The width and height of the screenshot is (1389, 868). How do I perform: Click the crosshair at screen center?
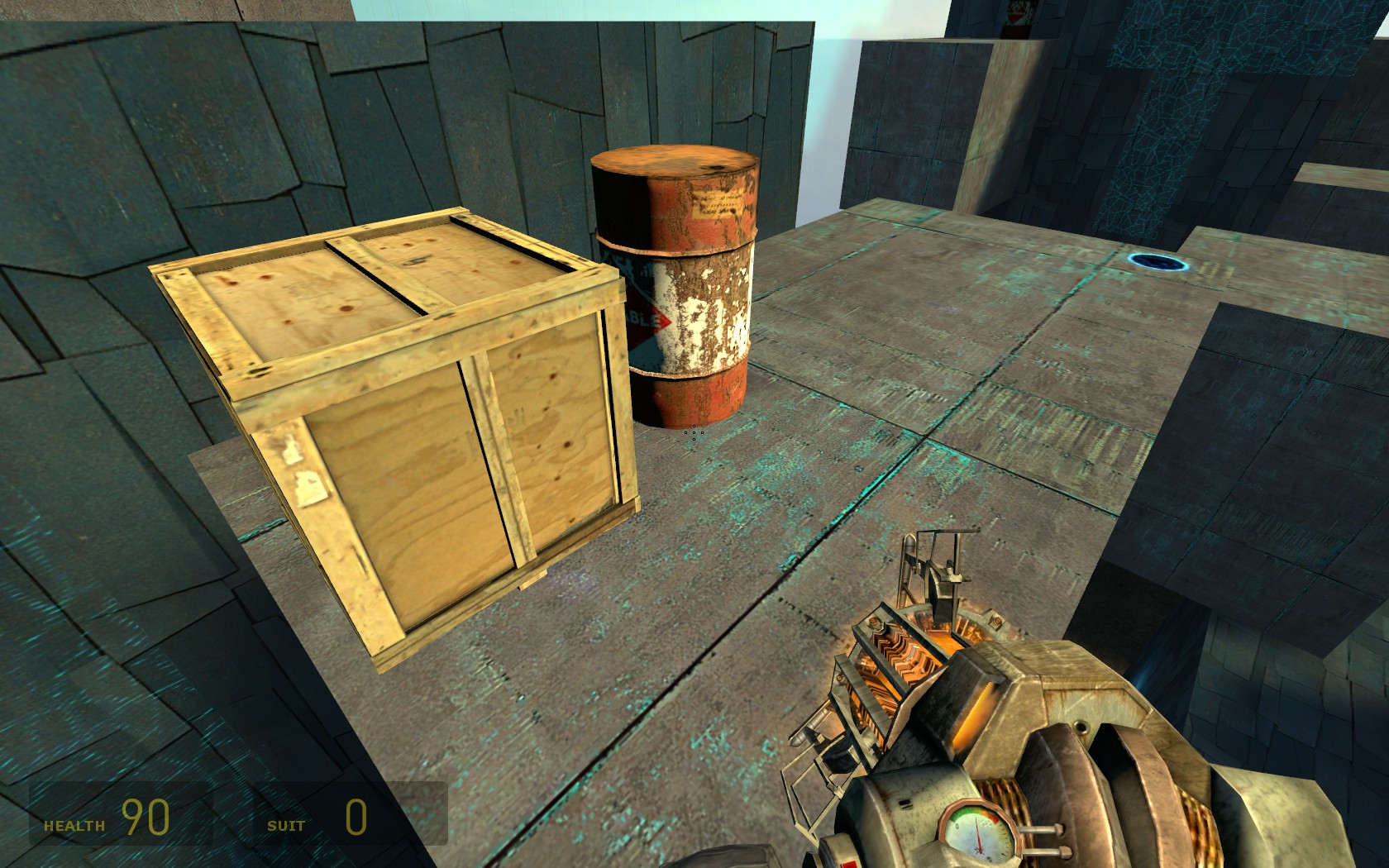(x=693, y=434)
